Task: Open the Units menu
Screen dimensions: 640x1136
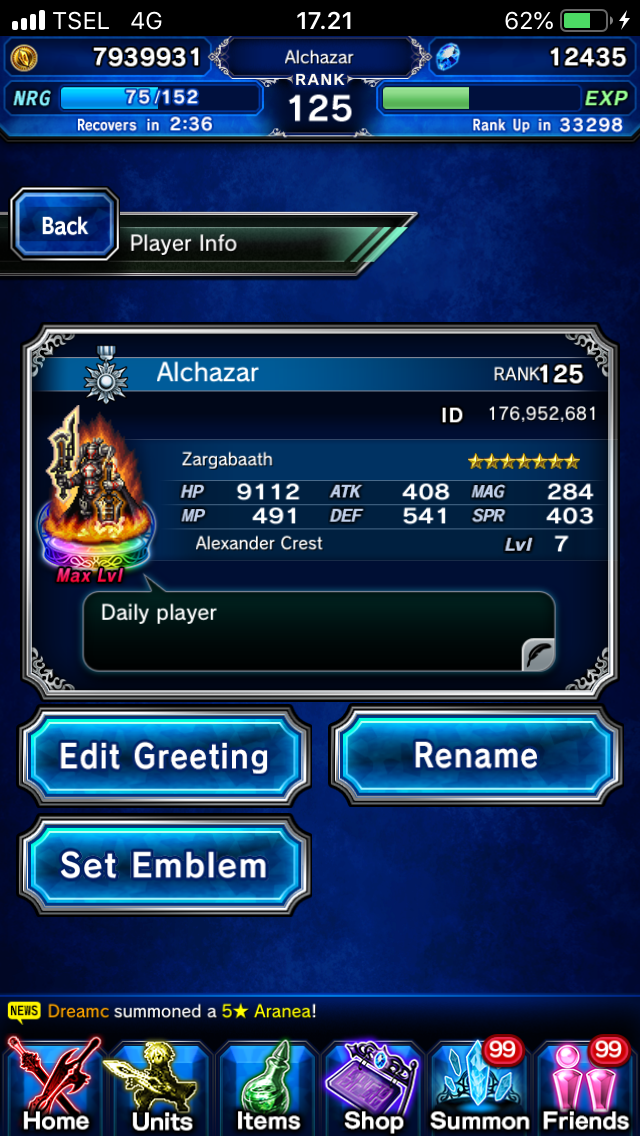Action: pyautogui.click(x=162, y=1086)
